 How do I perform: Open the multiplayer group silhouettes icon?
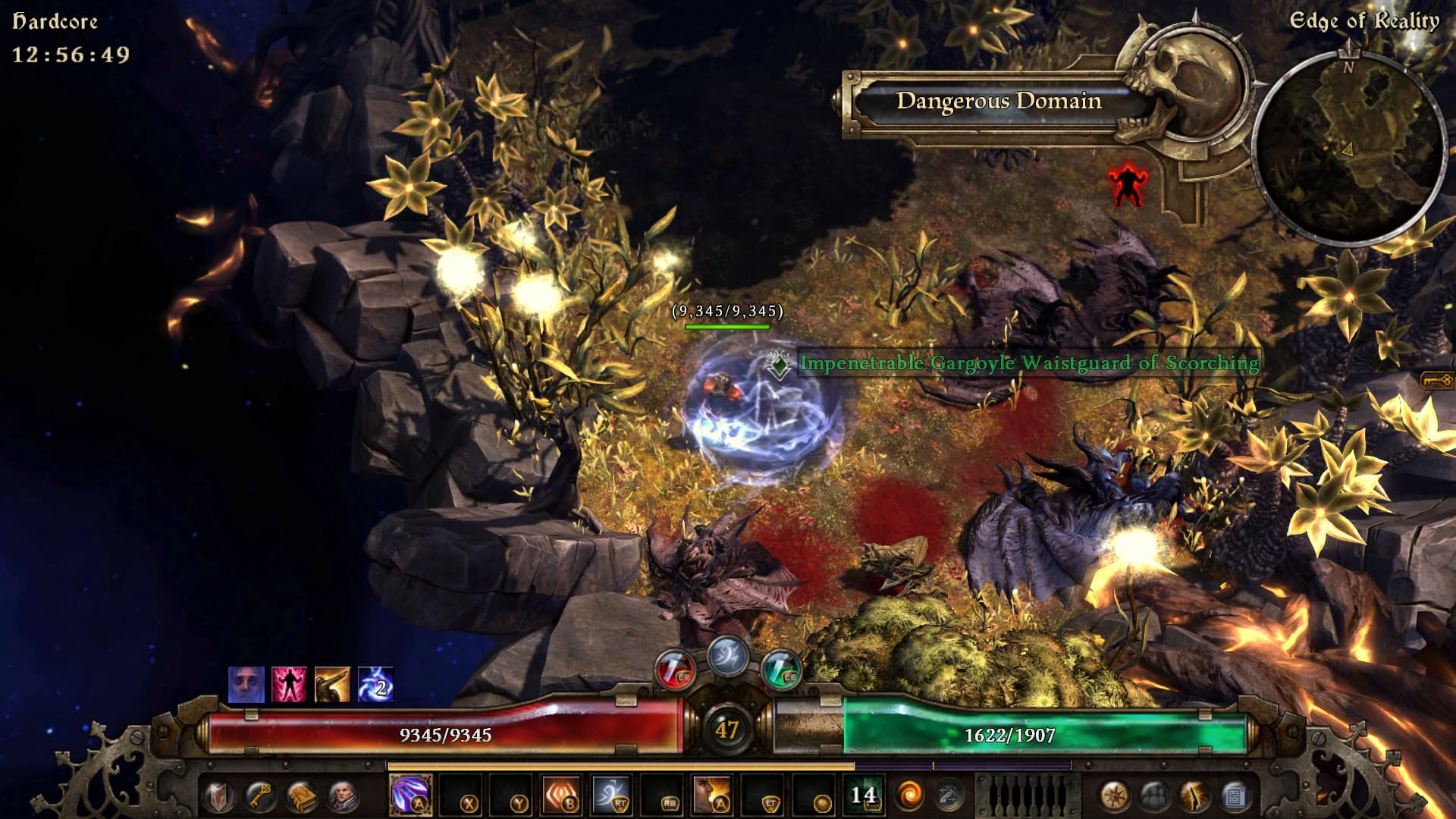[1154, 796]
